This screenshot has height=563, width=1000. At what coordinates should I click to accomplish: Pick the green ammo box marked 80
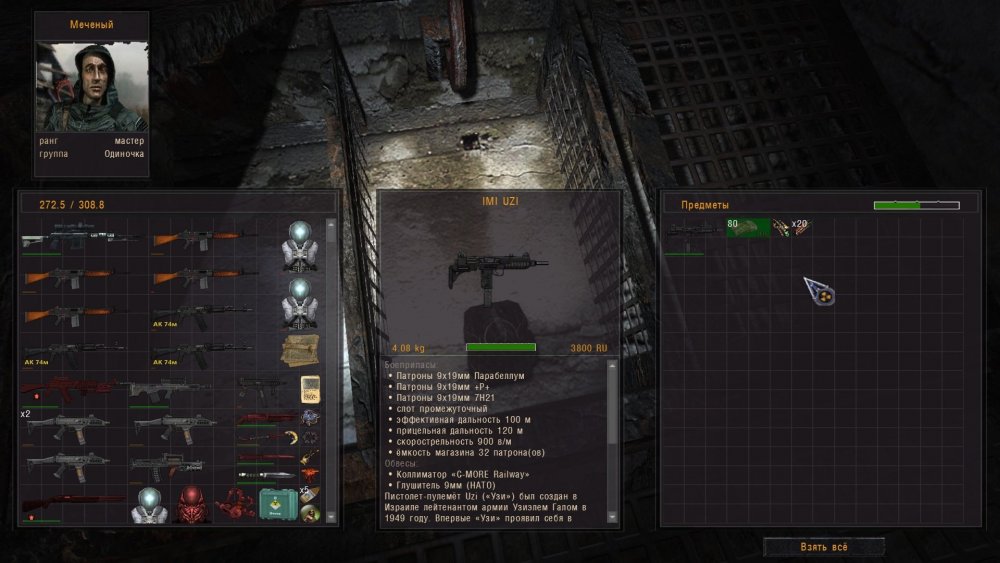click(748, 228)
